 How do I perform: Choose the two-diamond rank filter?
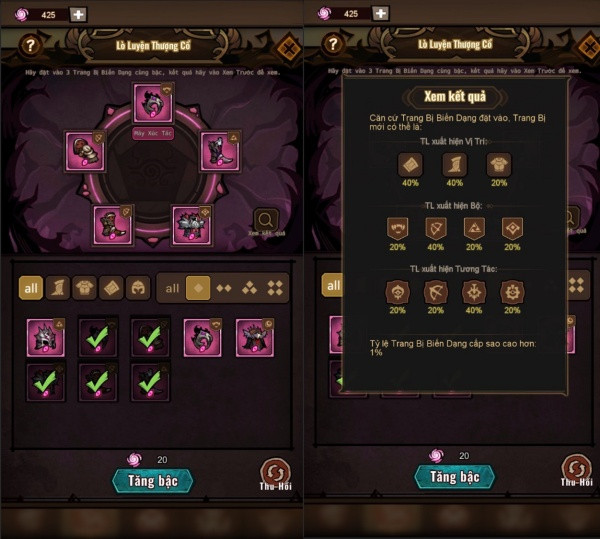coord(224,288)
